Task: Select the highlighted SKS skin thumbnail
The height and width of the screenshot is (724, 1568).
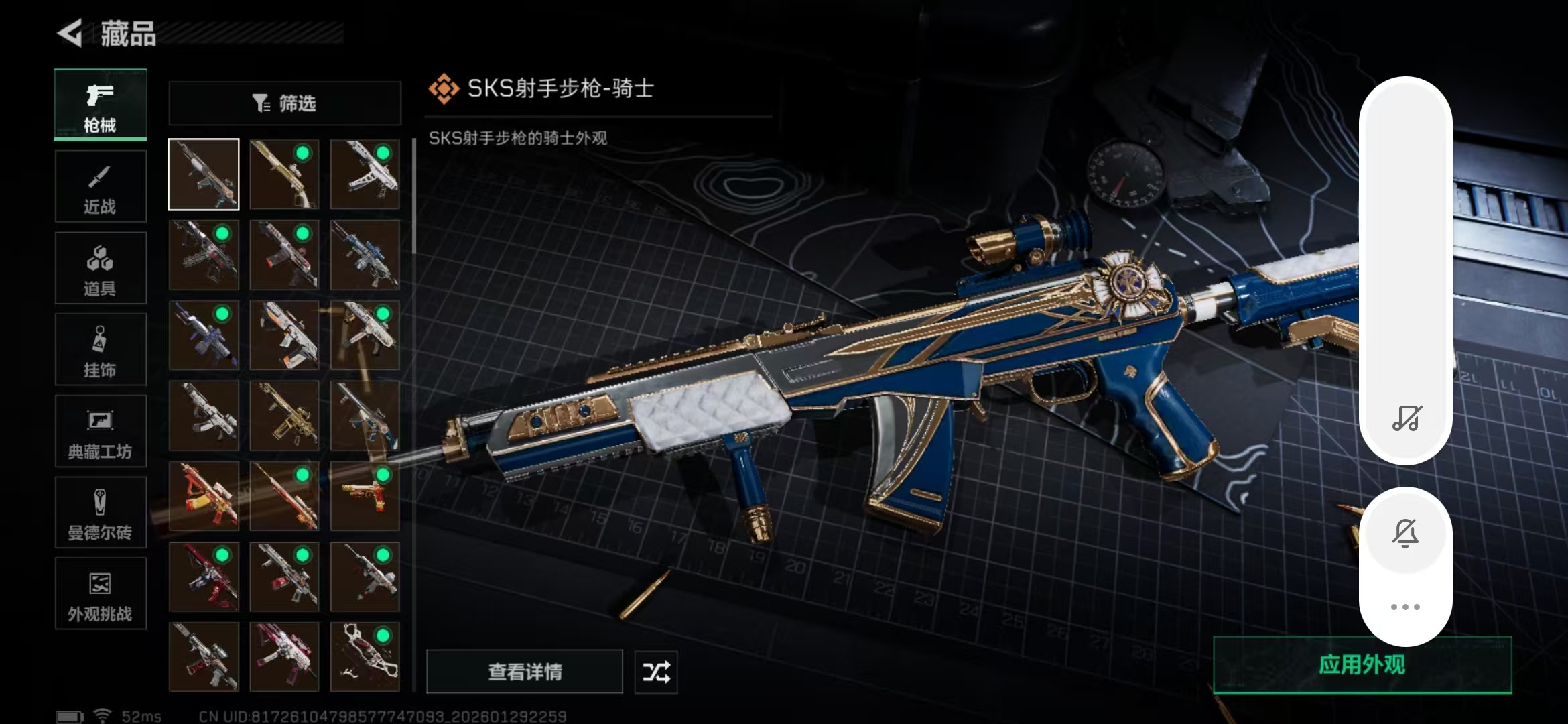Action: (203, 174)
